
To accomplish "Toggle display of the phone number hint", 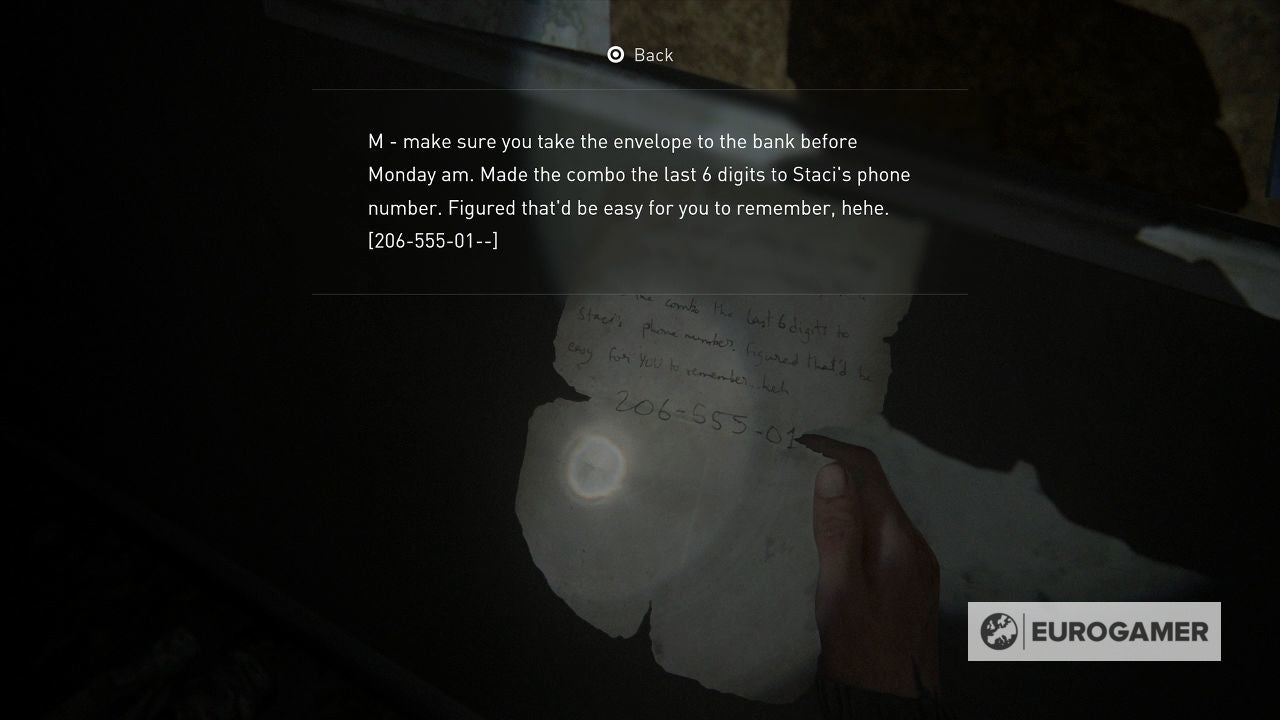I will coord(432,240).
